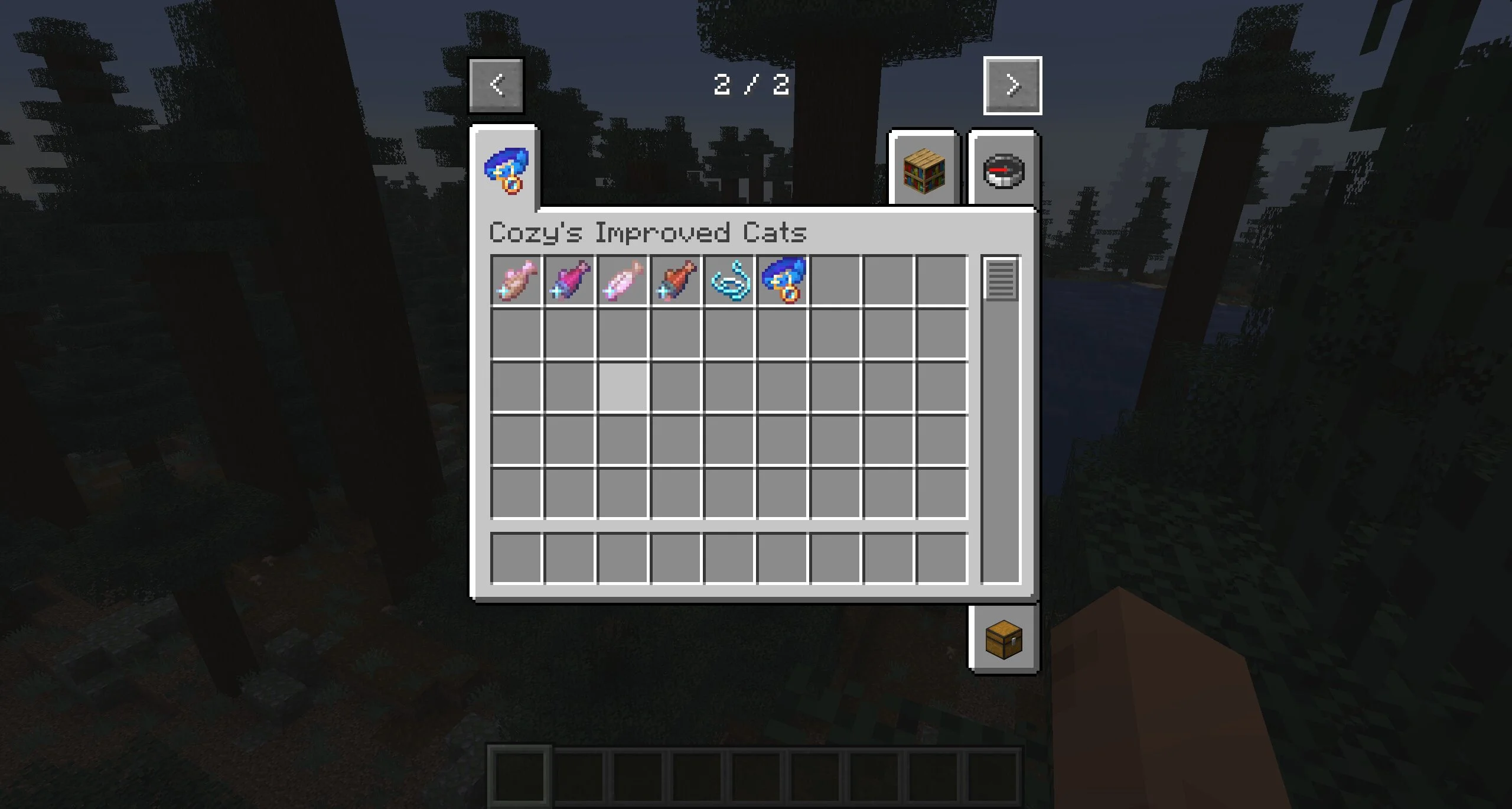The width and height of the screenshot is (1512, 809).
Task: Switch to the compass search tab
Action: [1003, 171]
